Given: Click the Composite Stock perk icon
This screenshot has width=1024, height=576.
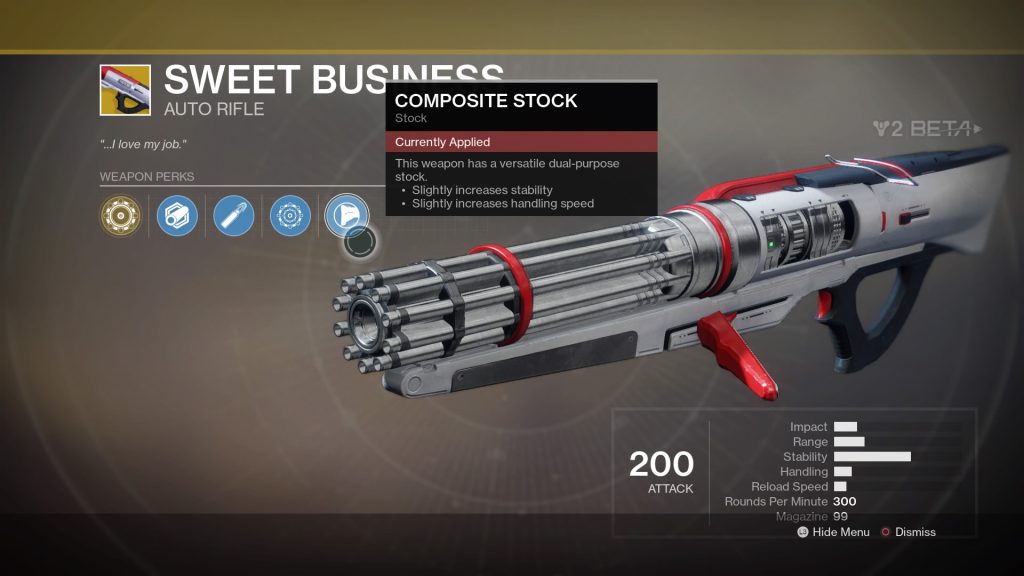Looking at the screenshot, I should [346, 213].
